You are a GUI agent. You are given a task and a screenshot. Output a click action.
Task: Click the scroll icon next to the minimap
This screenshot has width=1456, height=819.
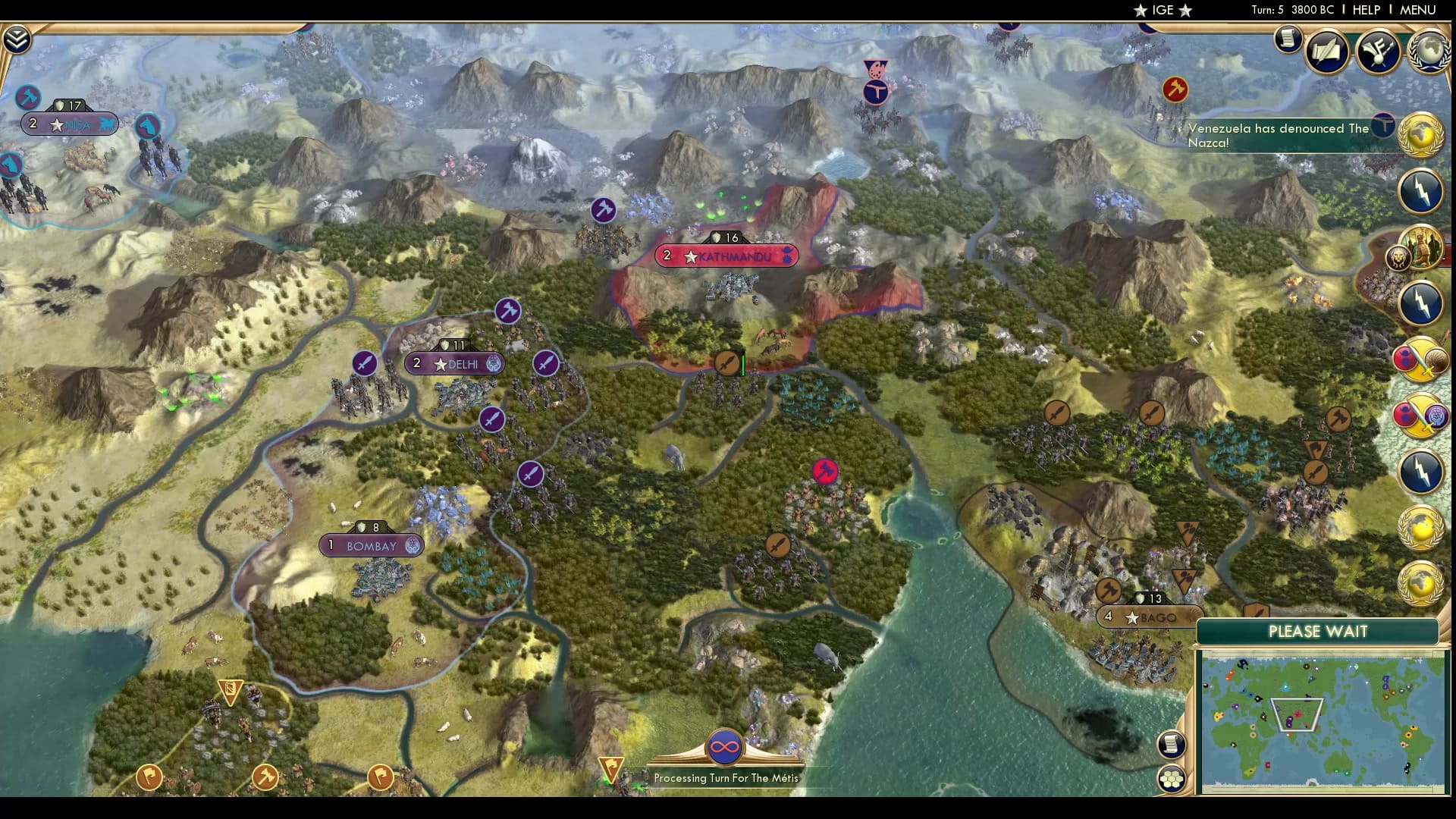point(1171,743)
